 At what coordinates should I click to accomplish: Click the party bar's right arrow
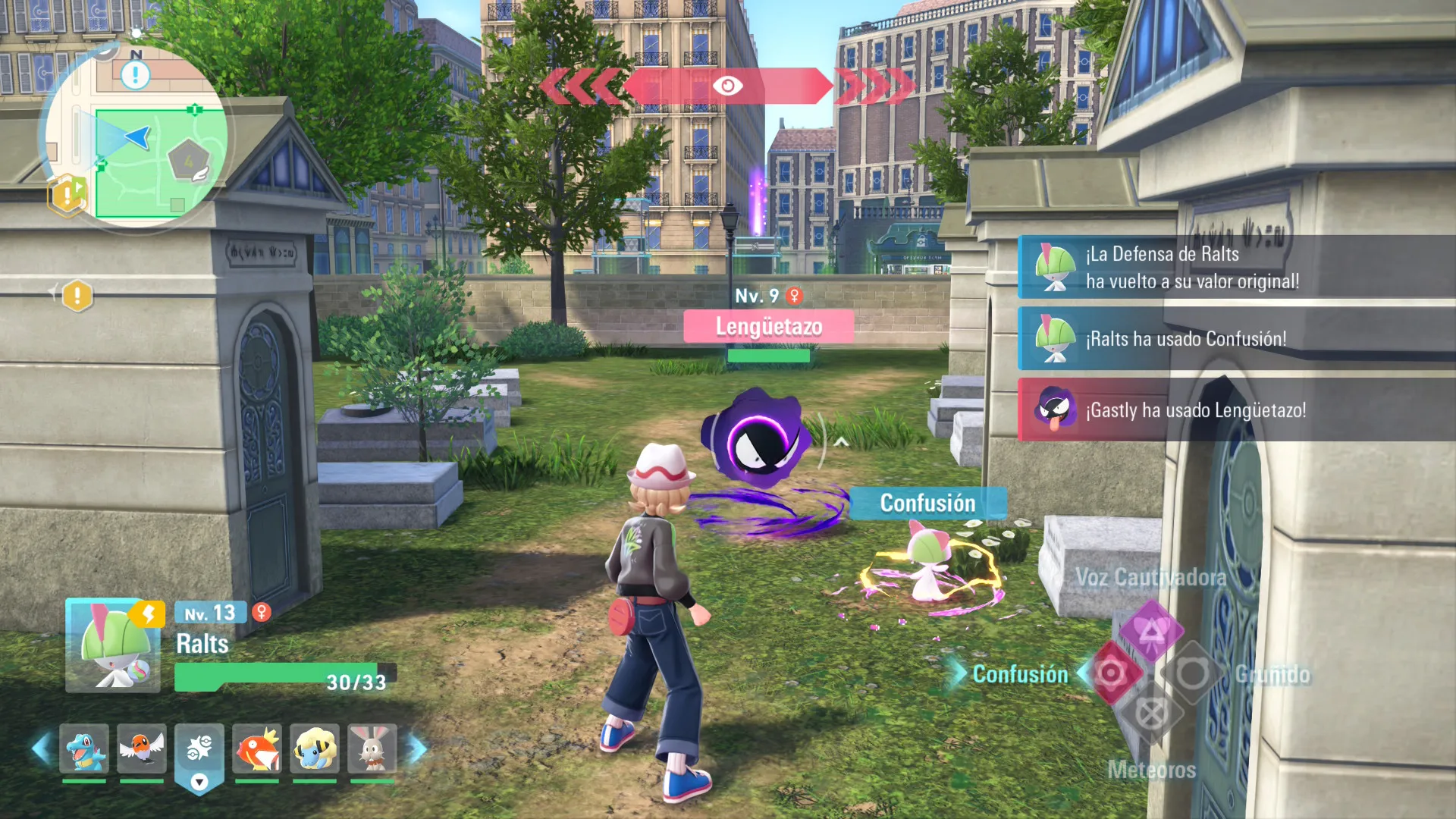coord(418,748)
